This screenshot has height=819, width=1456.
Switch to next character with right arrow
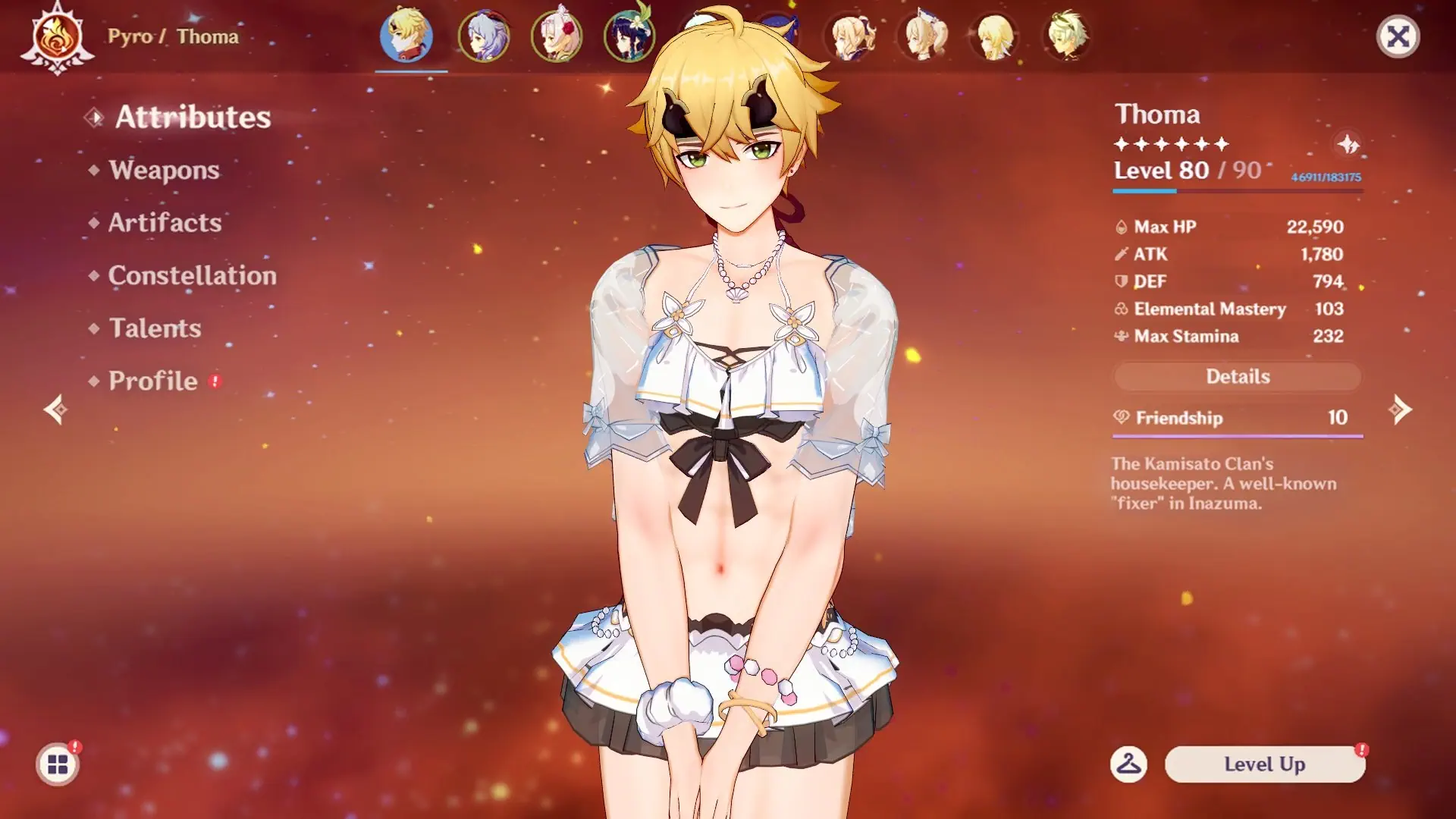[x=1400, y=410]
